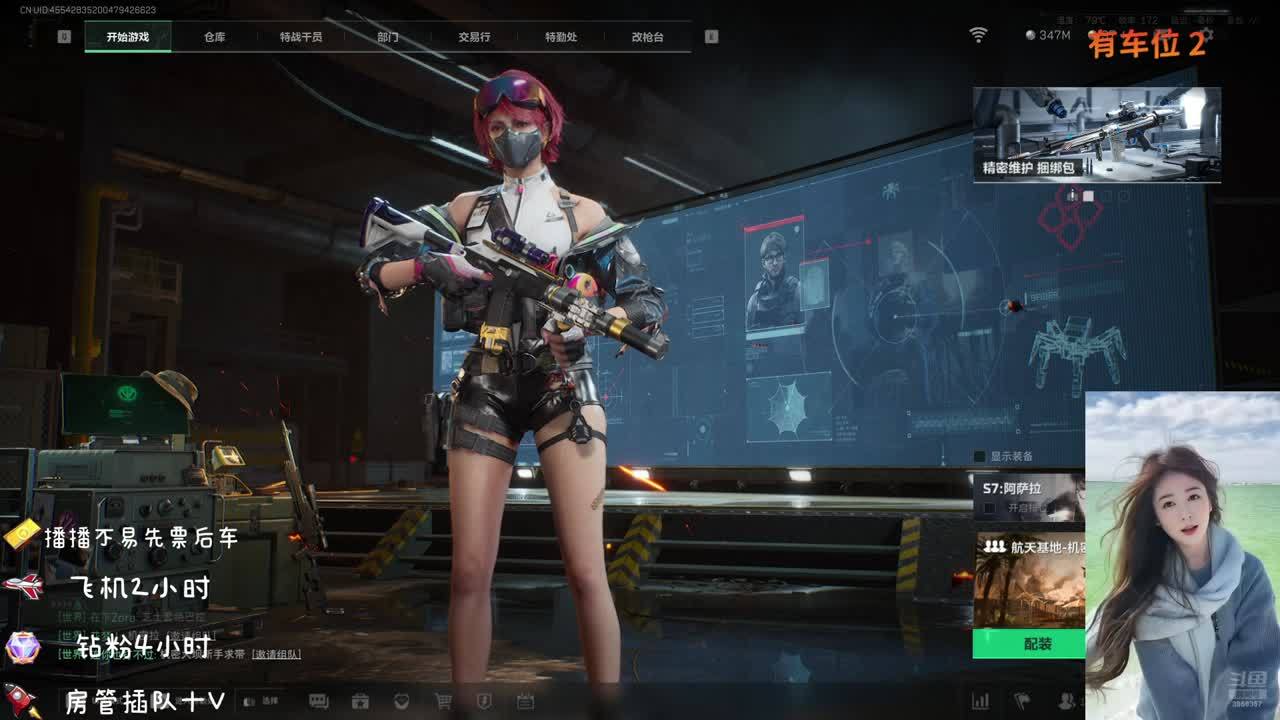Open the bar chart stats icon
This screenshot has width=1280, height=720.
point(981,701)
